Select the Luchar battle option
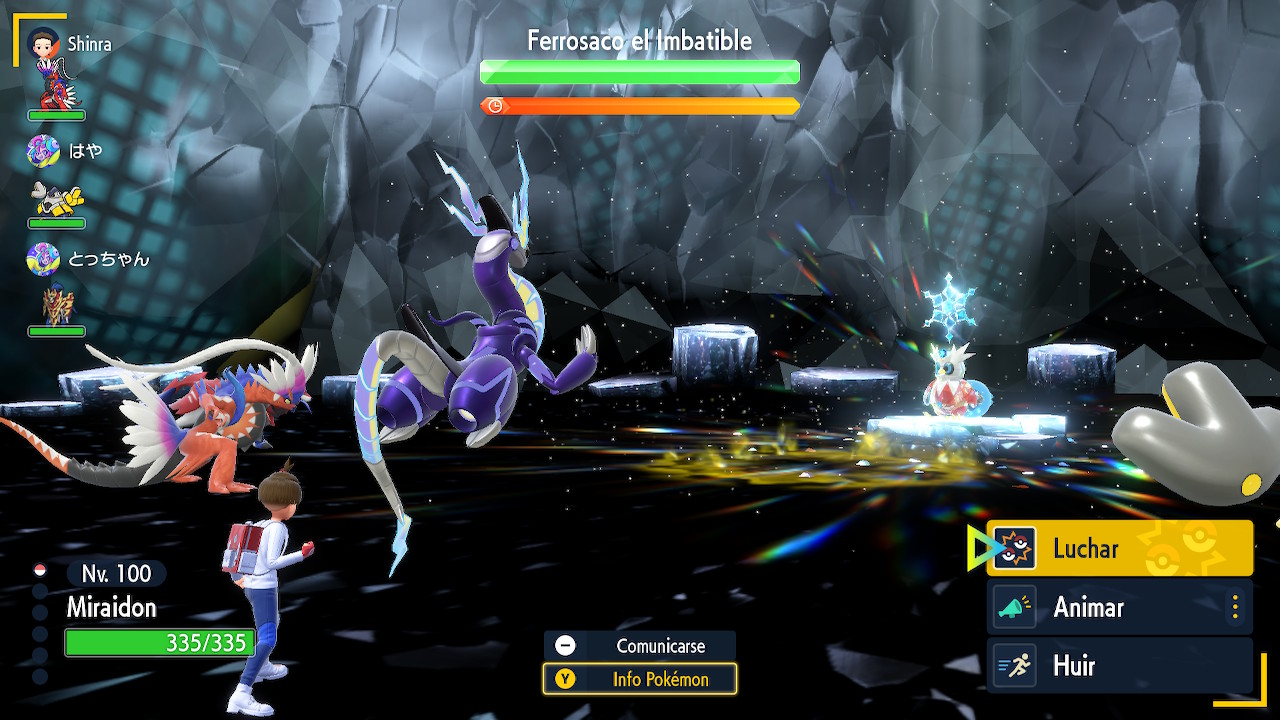 pos(1119,548)
